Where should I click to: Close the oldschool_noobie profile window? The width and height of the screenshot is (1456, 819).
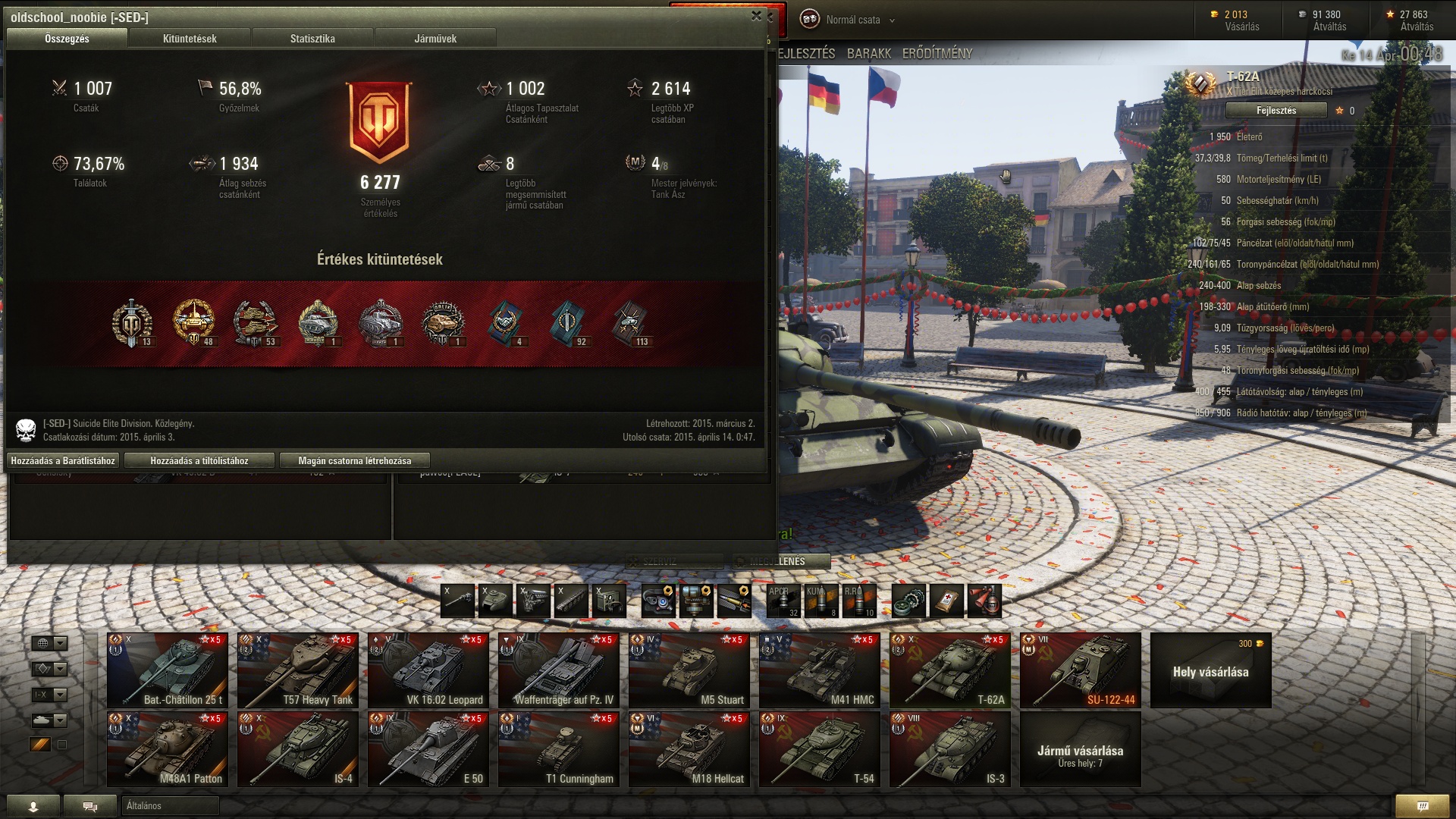tap(756, 16)
